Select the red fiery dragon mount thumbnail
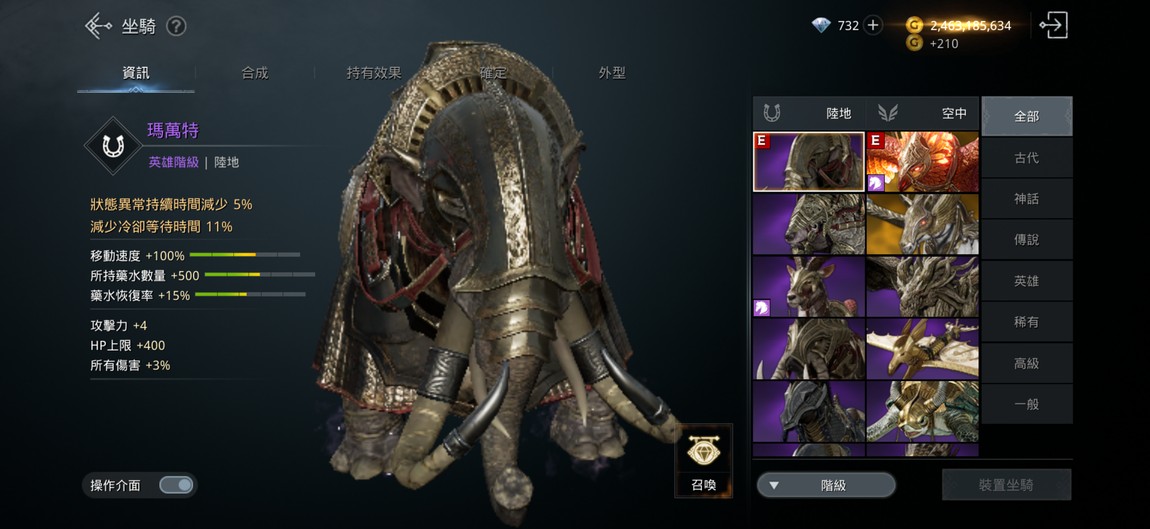 [922, 162]
